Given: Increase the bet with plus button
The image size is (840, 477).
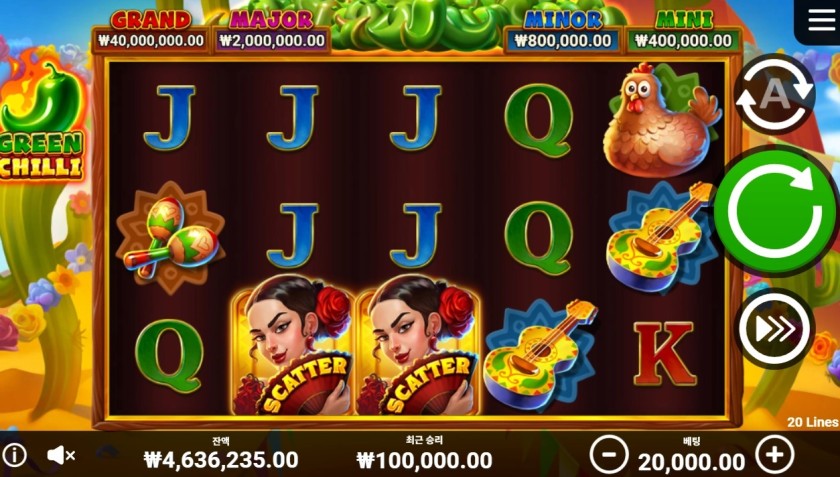Looking at the screenshot, I should point(774,455).
